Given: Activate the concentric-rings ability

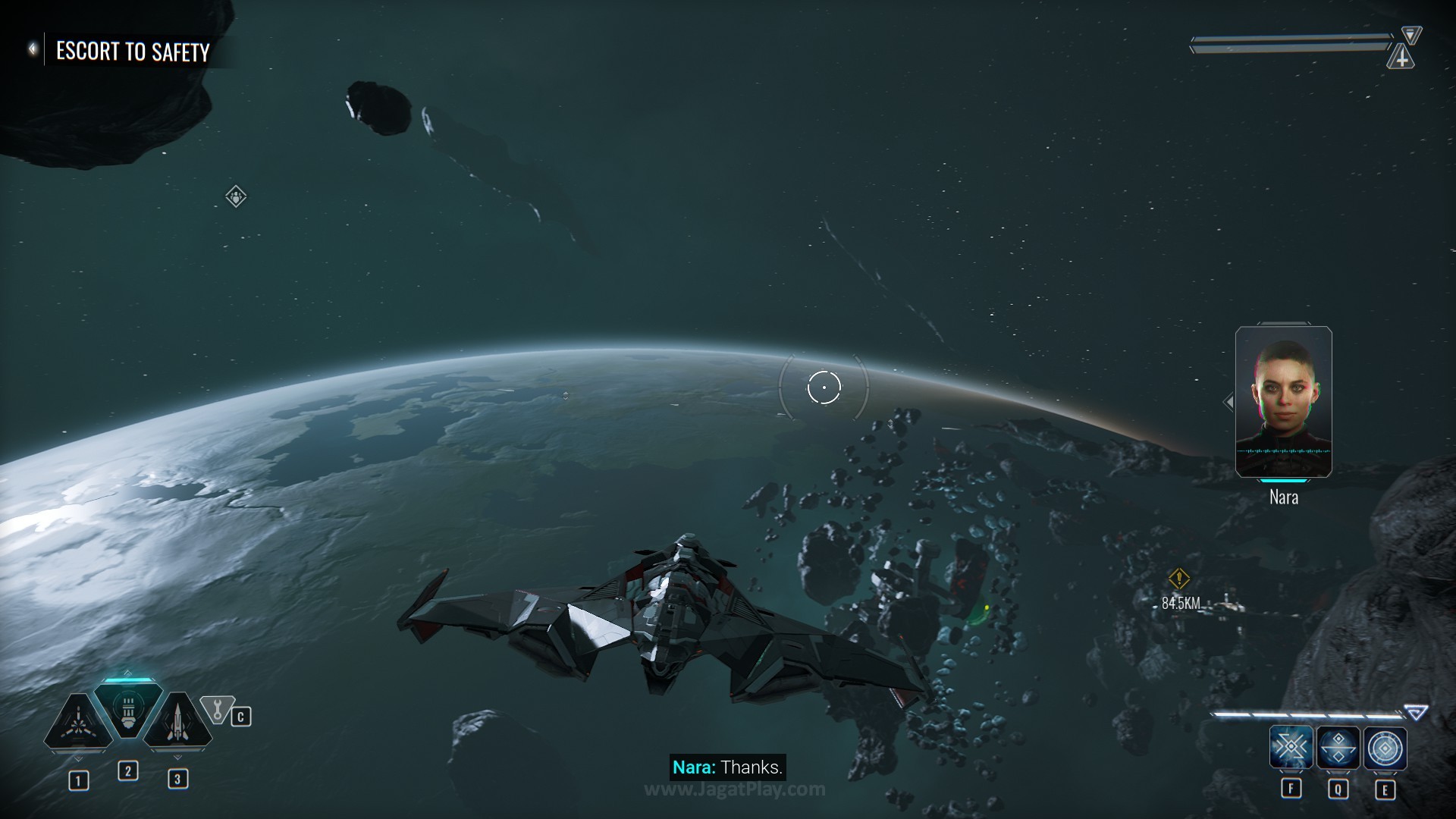Looking at the screenshot, I should point(1385,748).
